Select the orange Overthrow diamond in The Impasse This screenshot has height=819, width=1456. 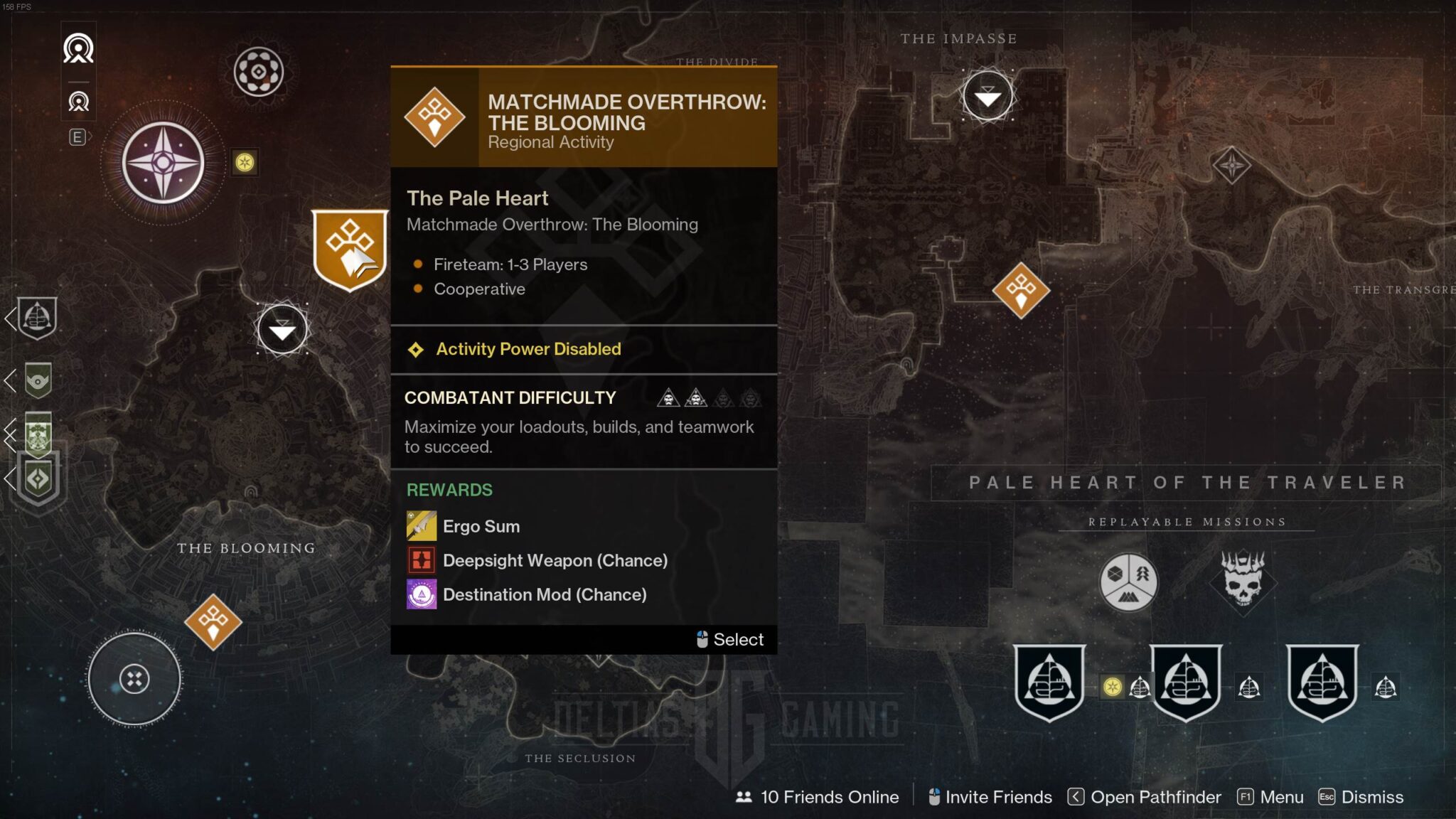1021,290
